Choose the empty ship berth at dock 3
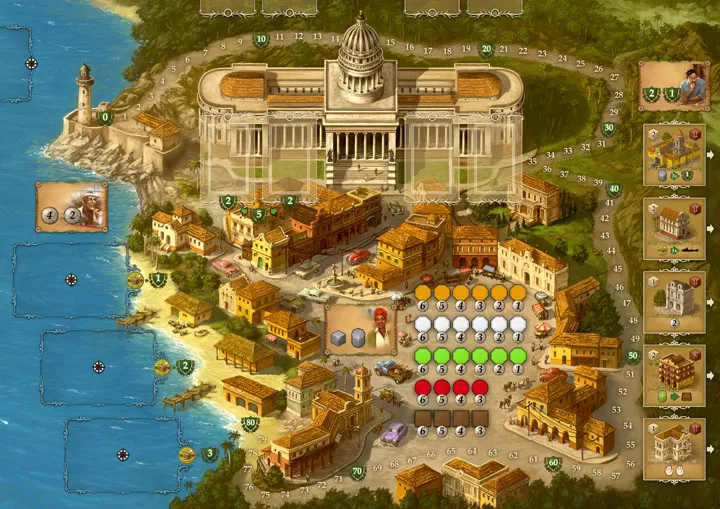This screenshot has height=509, width=720. click(123, 455)
